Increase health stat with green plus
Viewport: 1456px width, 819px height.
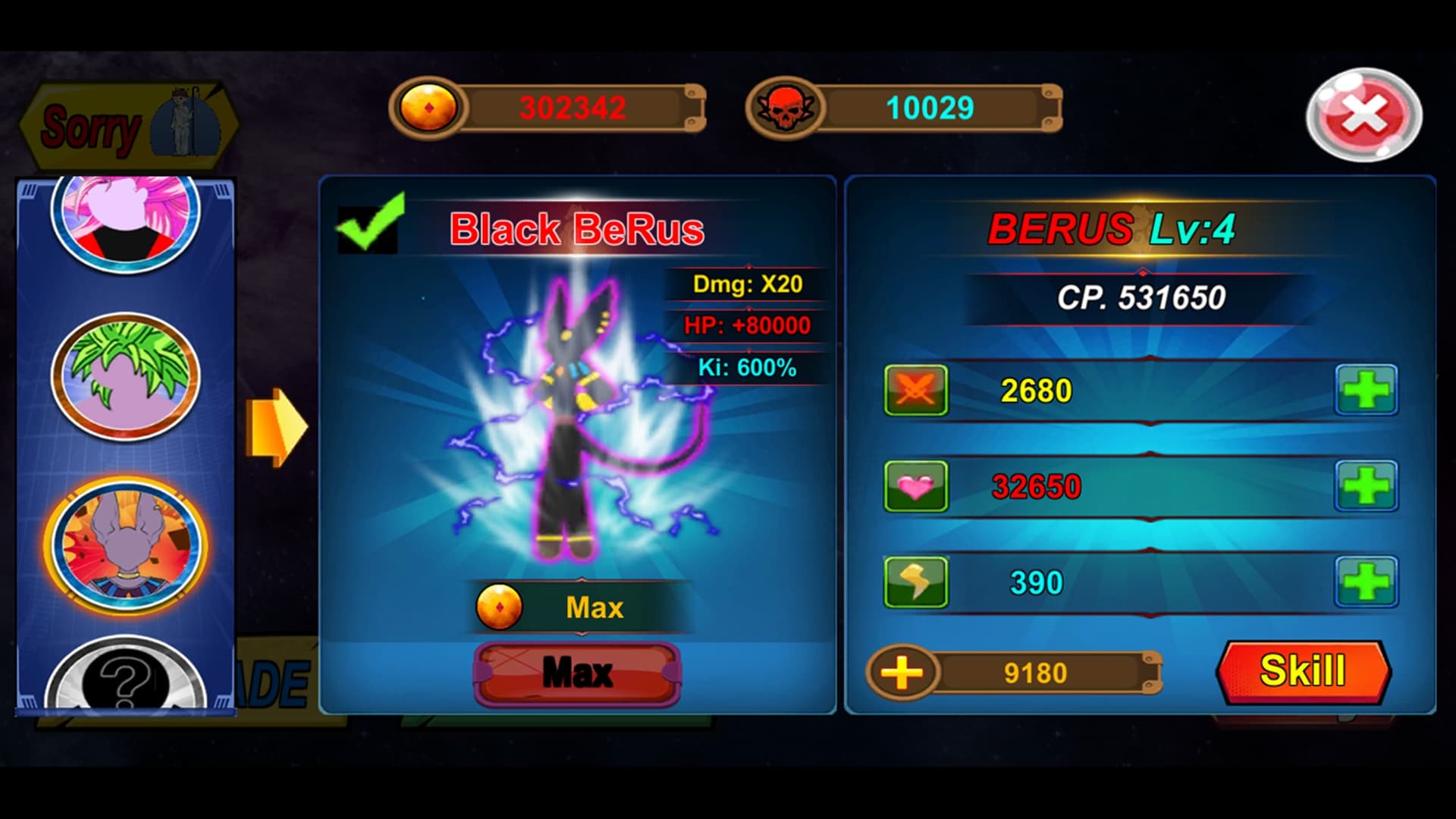pyautogui.click(x=1366, y=486)
